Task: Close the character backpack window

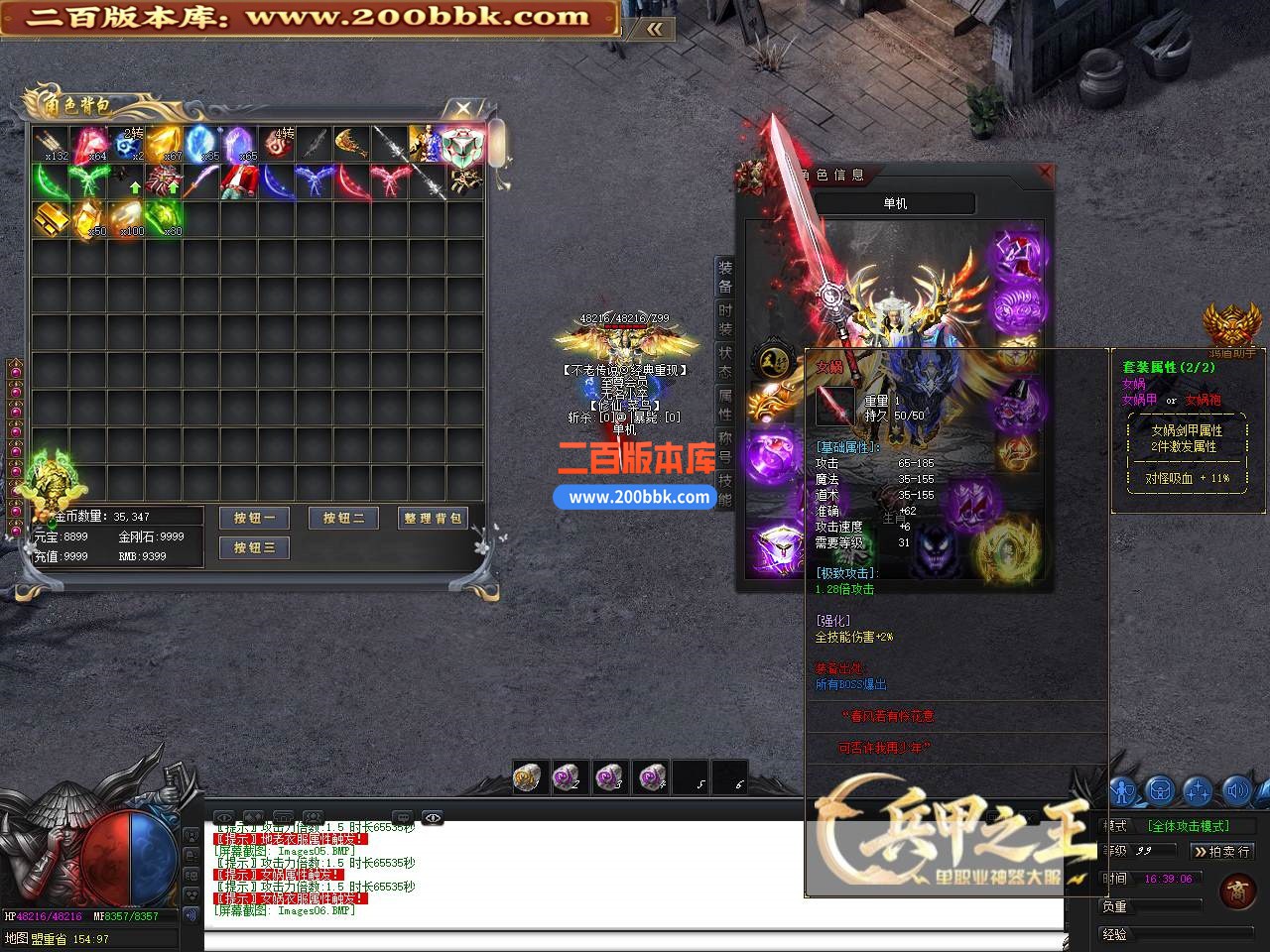Action: point(463,108)
